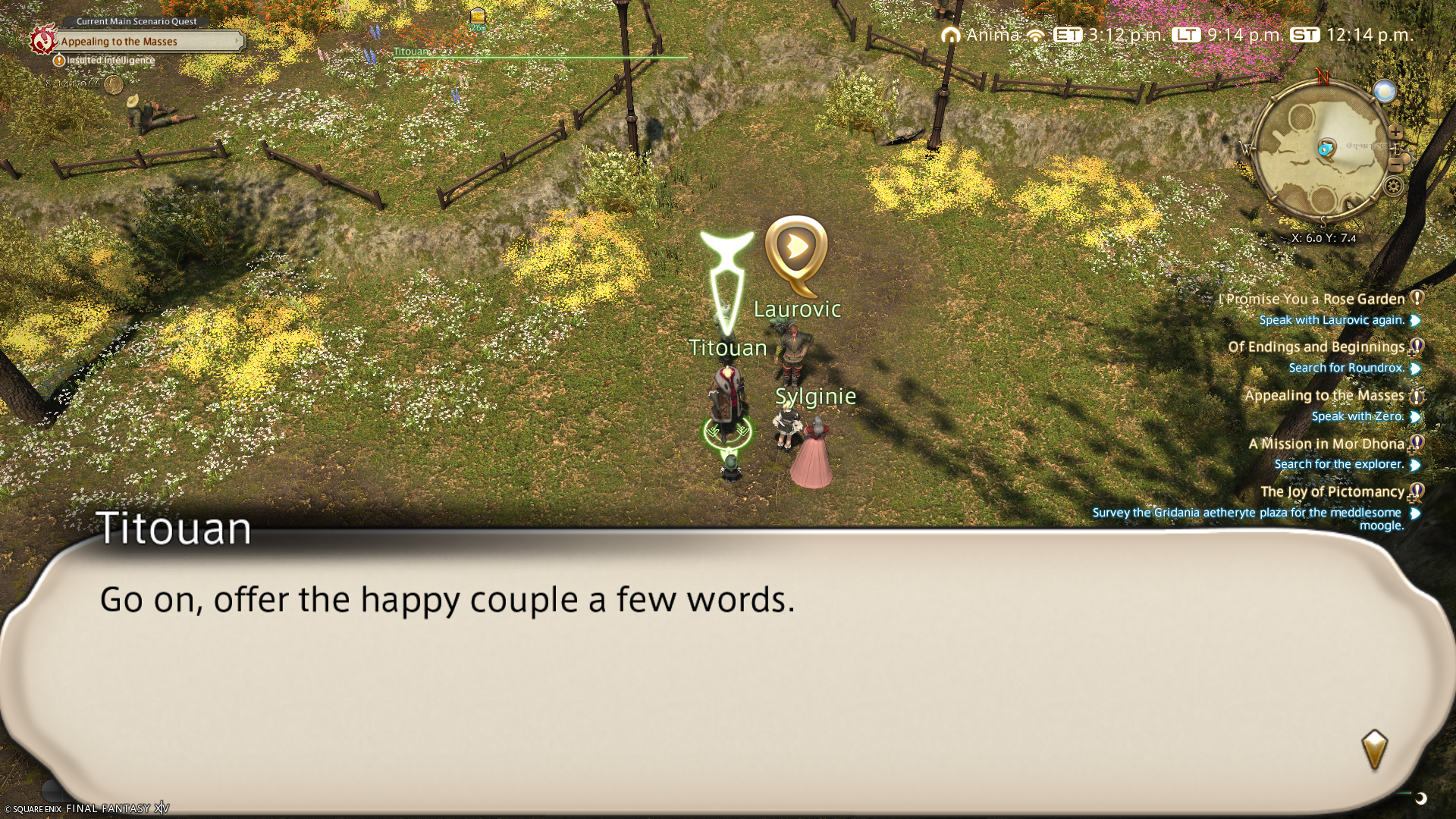Viewport: 1456px width, 819px height.
Task: Select 'Of Endings and Beginnings' quest entry
Action: coord(1316,347)
